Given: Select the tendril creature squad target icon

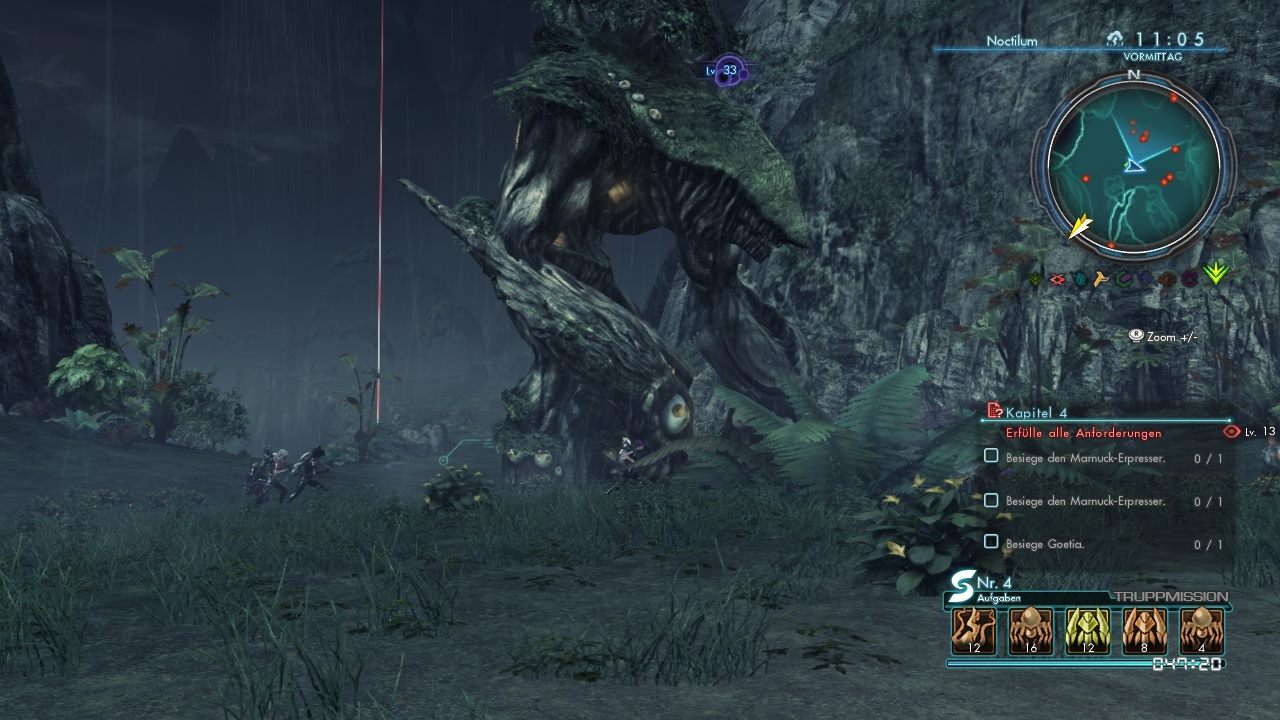Looking at the screenshot, I should (x=973, y=631).
